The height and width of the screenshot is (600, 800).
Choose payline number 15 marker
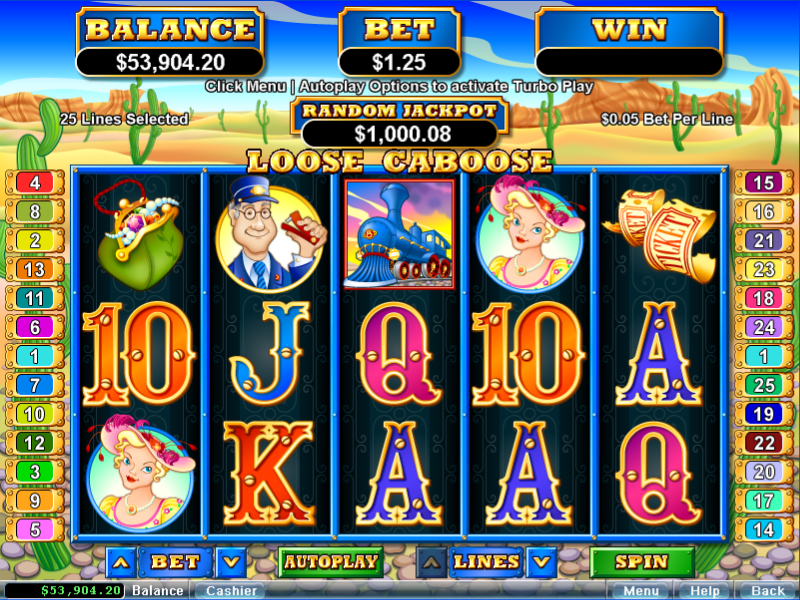[x=763, y=183]
